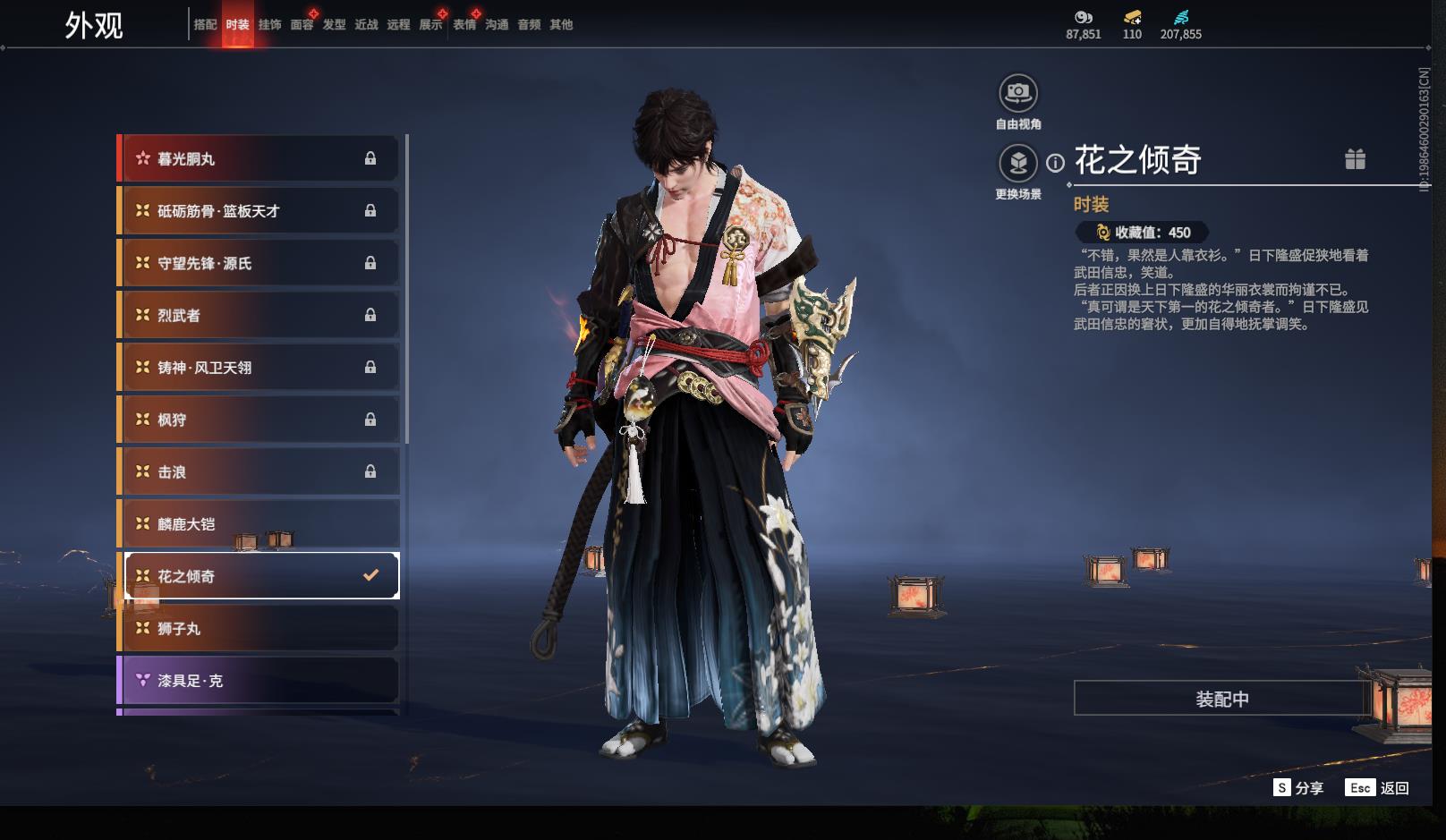Open the 挂饰 accessories tab
The height and width of the screenshot is (840, 1446).
(x=269, y=25)
